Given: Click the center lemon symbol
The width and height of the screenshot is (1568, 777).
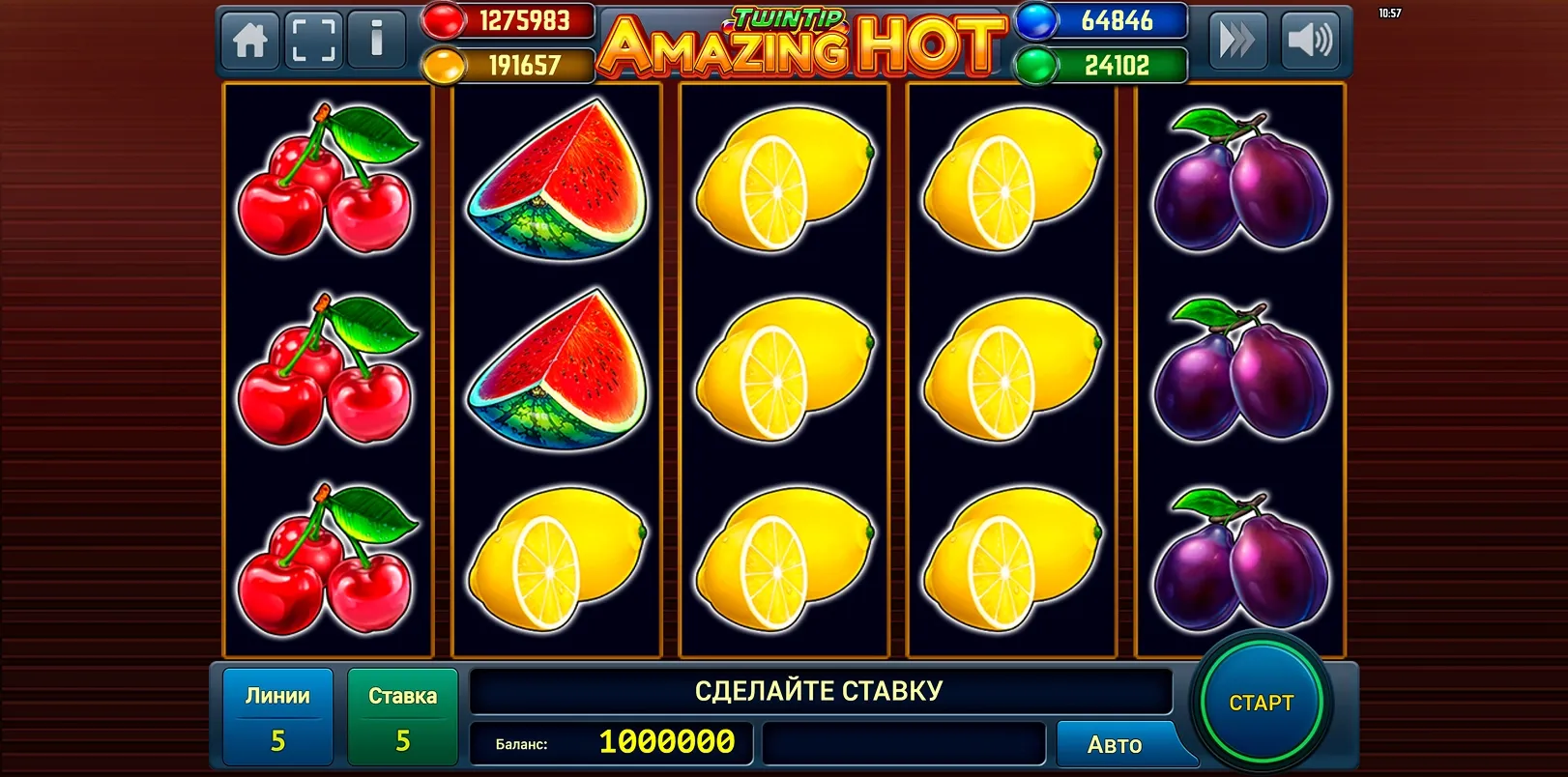Looking at the screenshot, I should (x=780, y=367).
